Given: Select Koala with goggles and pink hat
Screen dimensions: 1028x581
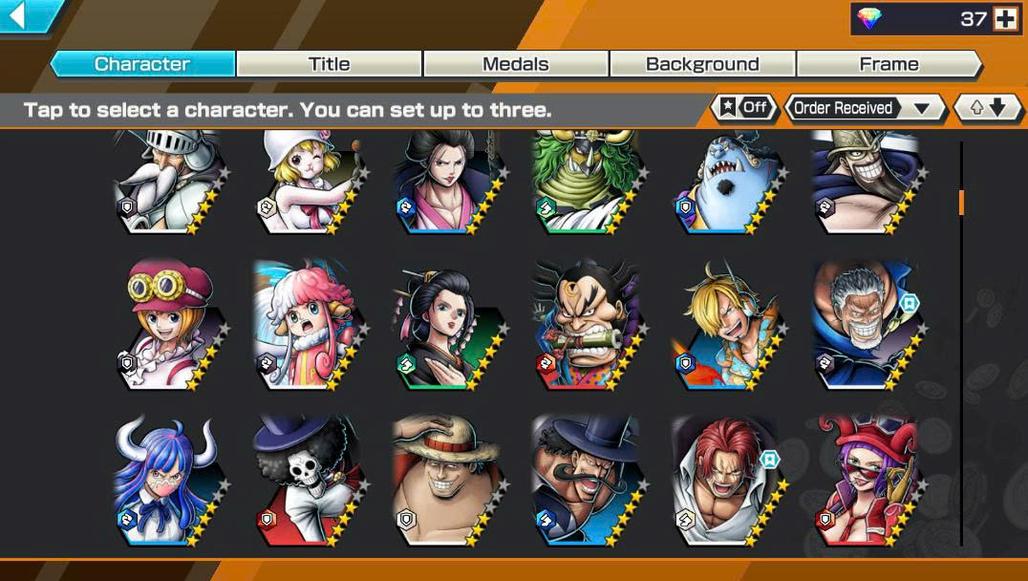Looking at the screenshot, I should tap(170, 323).
